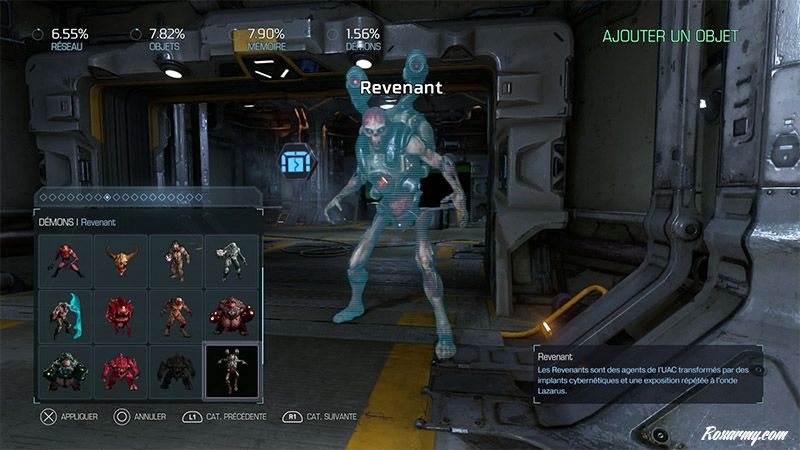Screen dimensions: 800x450
Task: Pick the red Cacodemon thumbnail
Action: coord(121,315)
